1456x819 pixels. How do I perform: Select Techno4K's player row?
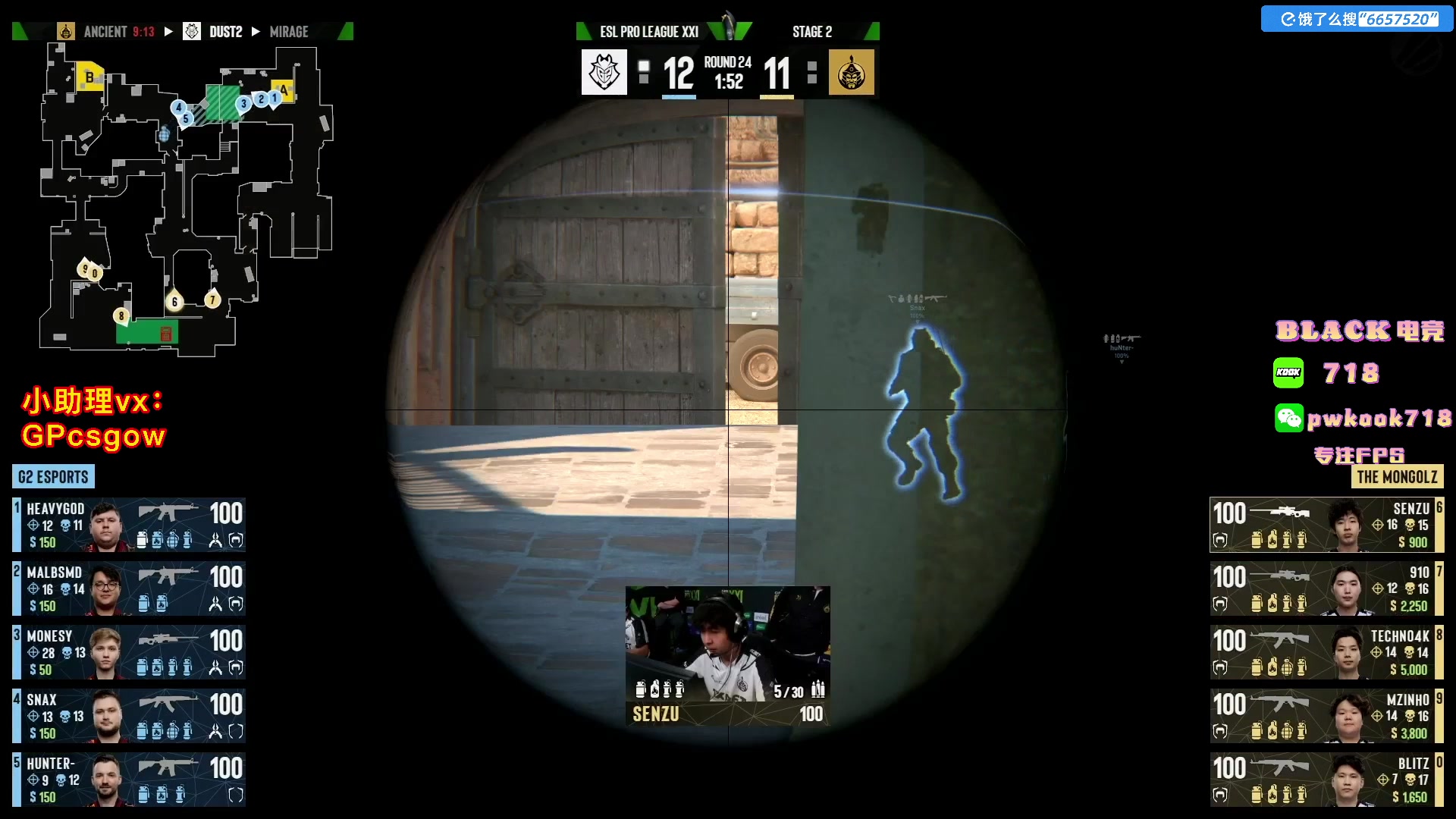[1326, 652]
